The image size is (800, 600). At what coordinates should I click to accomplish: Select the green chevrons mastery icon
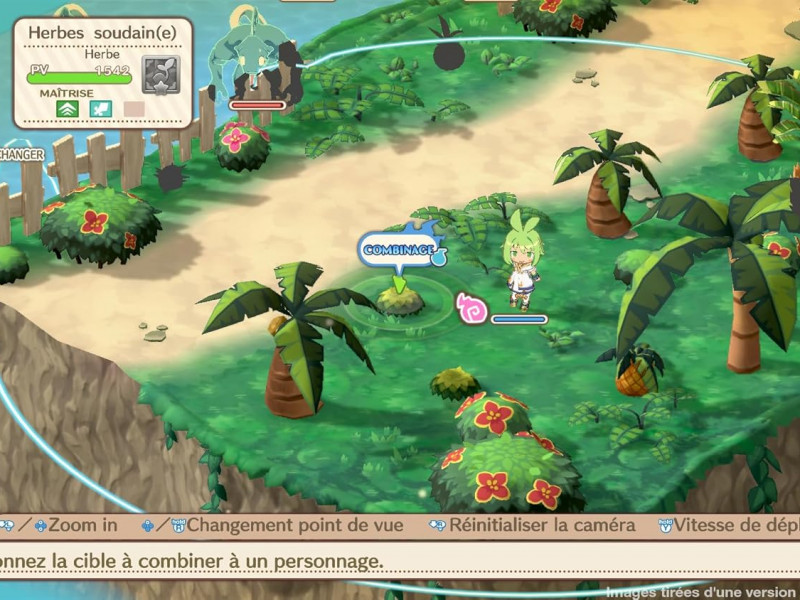(69, 109)
